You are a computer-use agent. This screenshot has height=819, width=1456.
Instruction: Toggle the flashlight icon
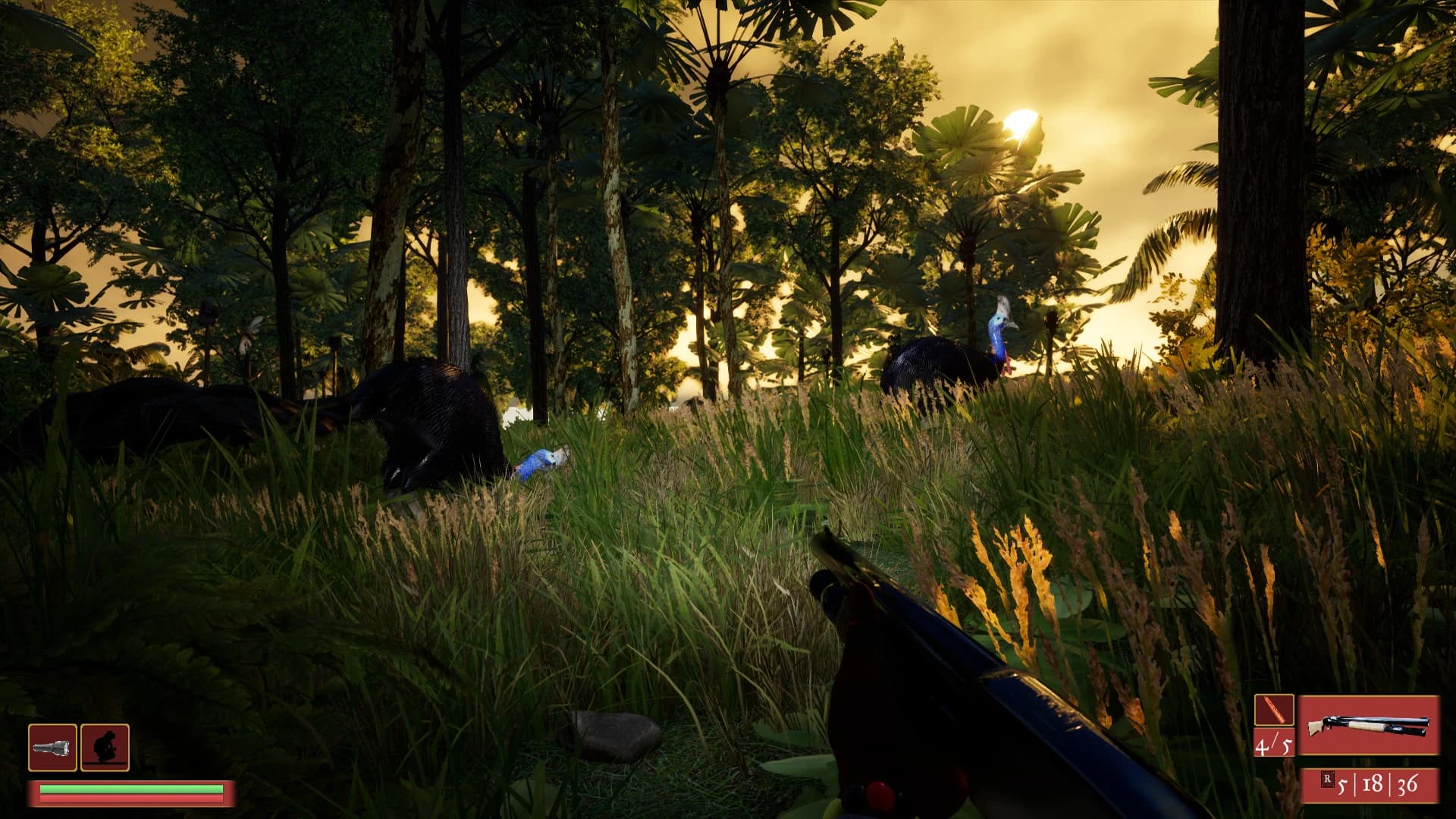click(x=52, y=748)
